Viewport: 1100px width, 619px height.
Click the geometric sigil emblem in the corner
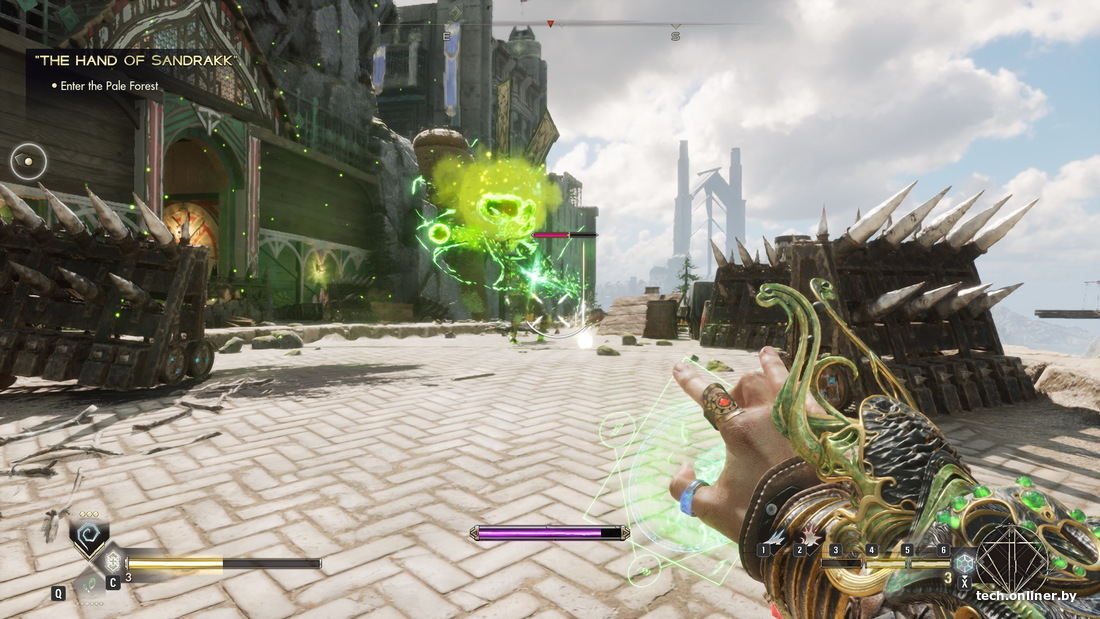click(x=1012, y=558)
